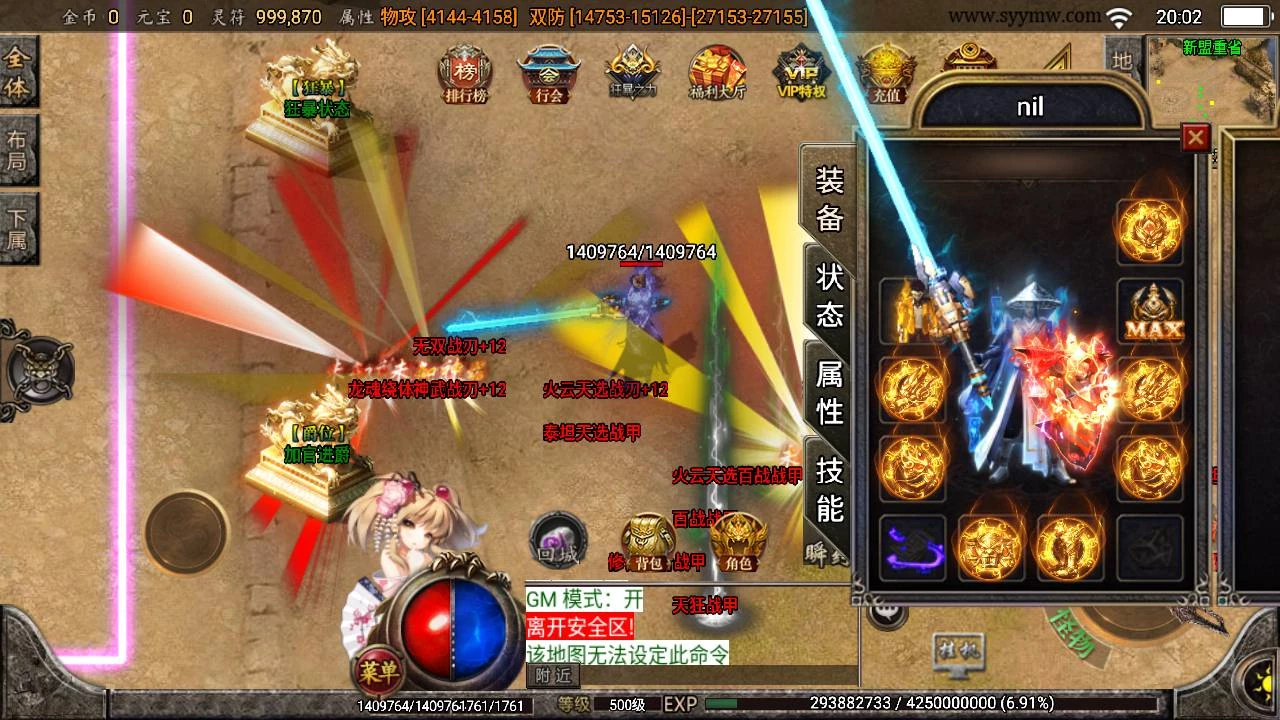Open the 行会 guild menu
1280x720 pixels.
click(x=549, y=73)
